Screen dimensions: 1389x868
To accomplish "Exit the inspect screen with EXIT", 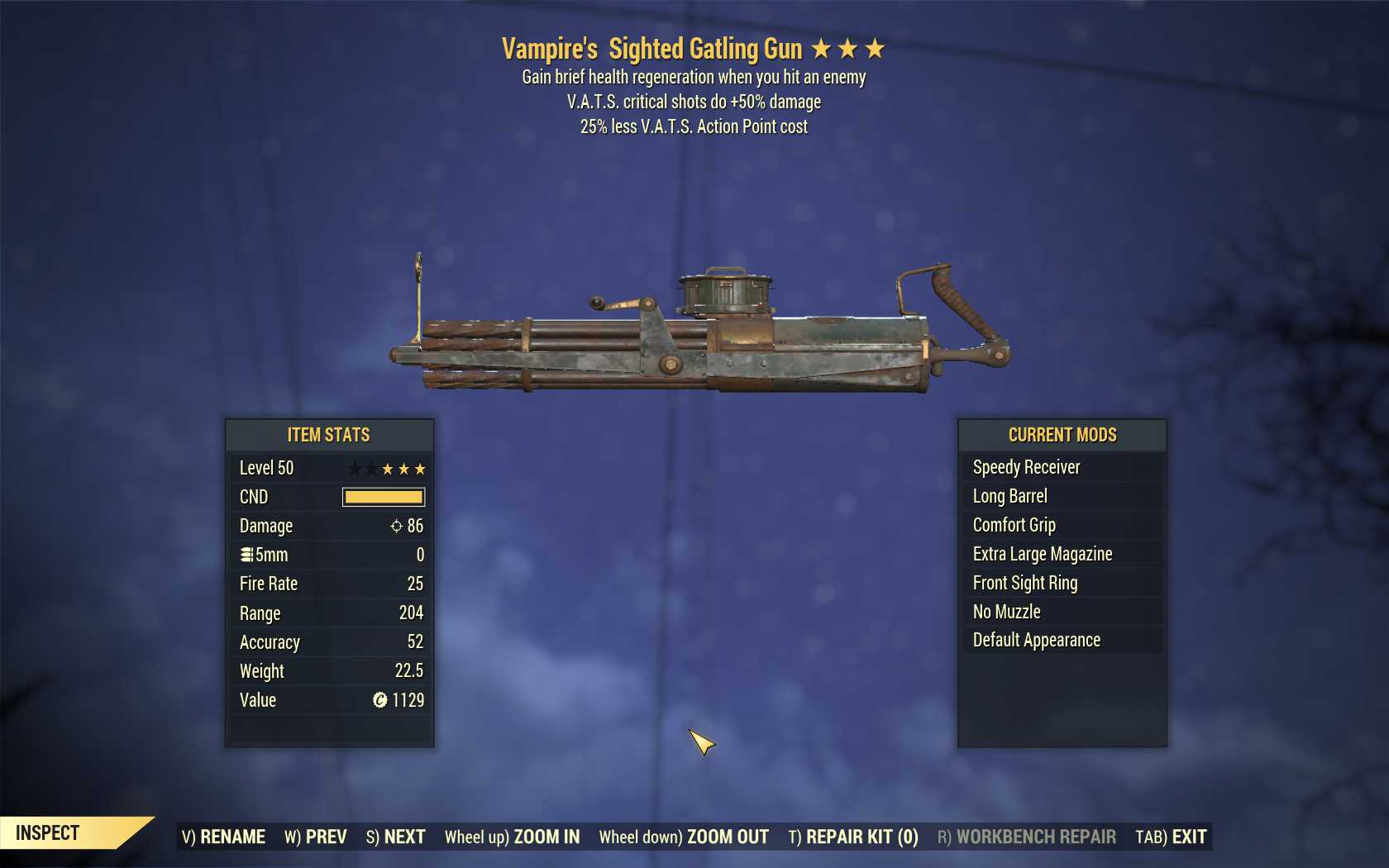I will pos(1171,837).
